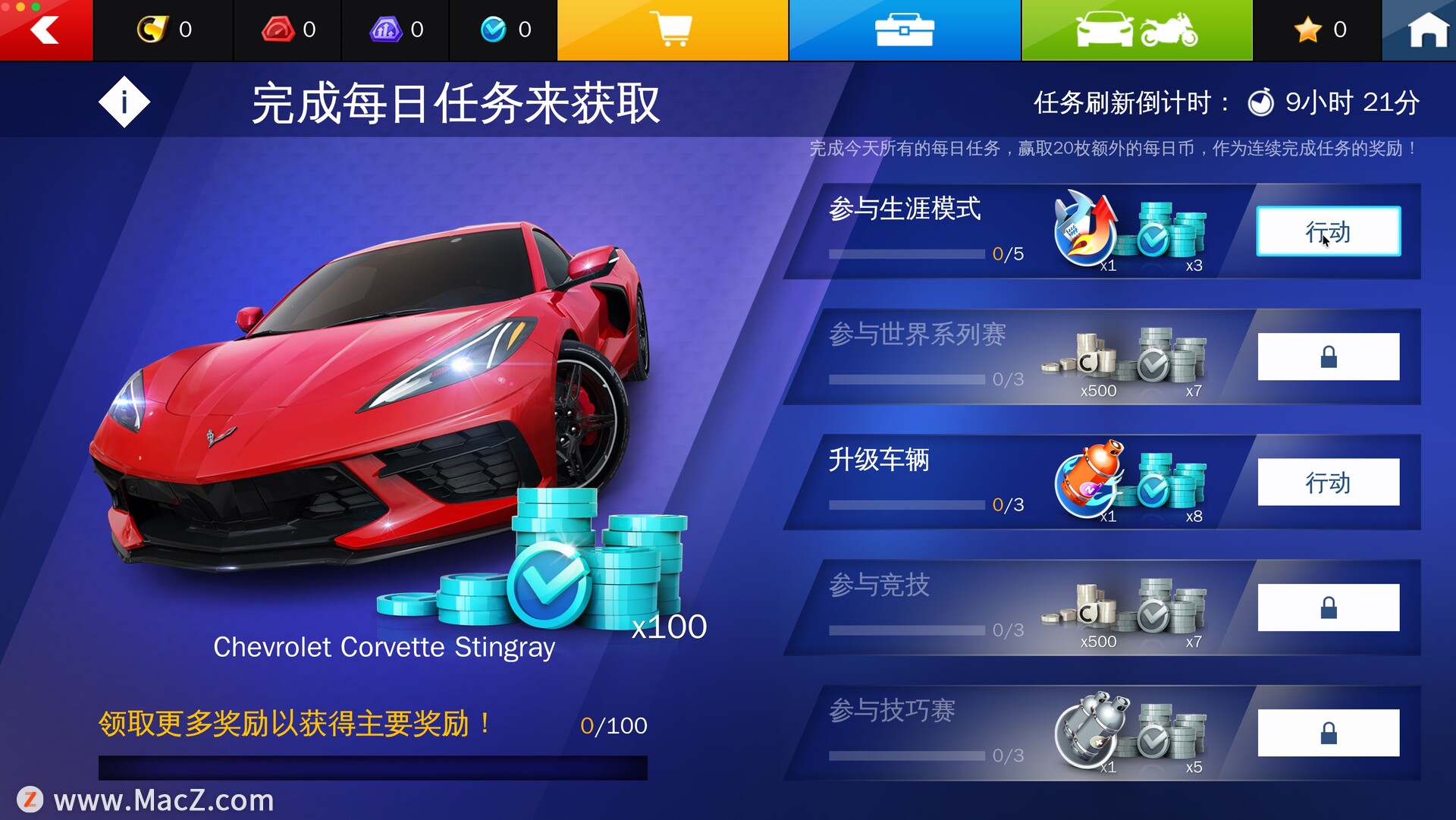Image resolution: width=1456 pixels, height=820 pixels.
Task: Click the locked button for 参与技巧赛
Action: pyautogui.click(x=1328, y=733)
